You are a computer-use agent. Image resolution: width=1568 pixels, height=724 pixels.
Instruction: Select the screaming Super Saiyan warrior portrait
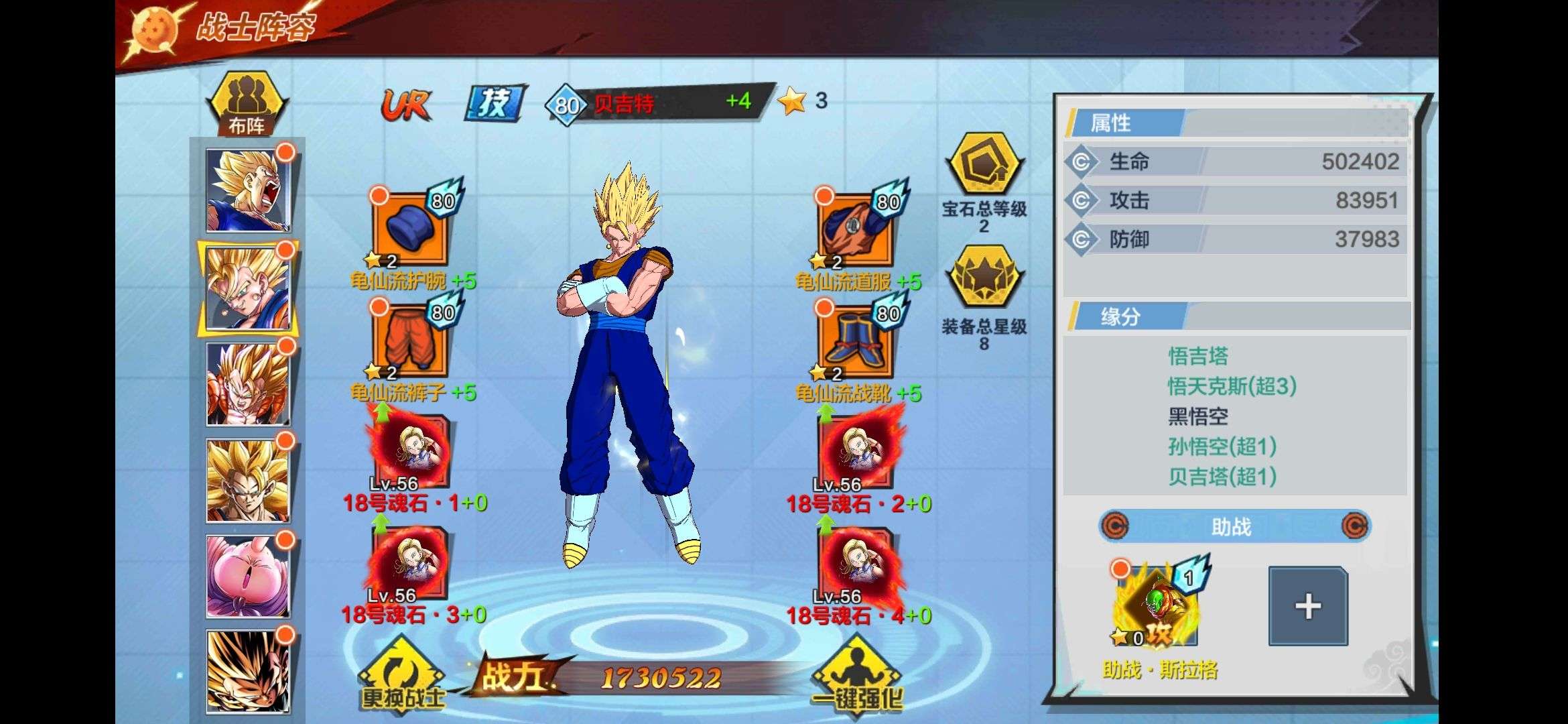[247, 190]
